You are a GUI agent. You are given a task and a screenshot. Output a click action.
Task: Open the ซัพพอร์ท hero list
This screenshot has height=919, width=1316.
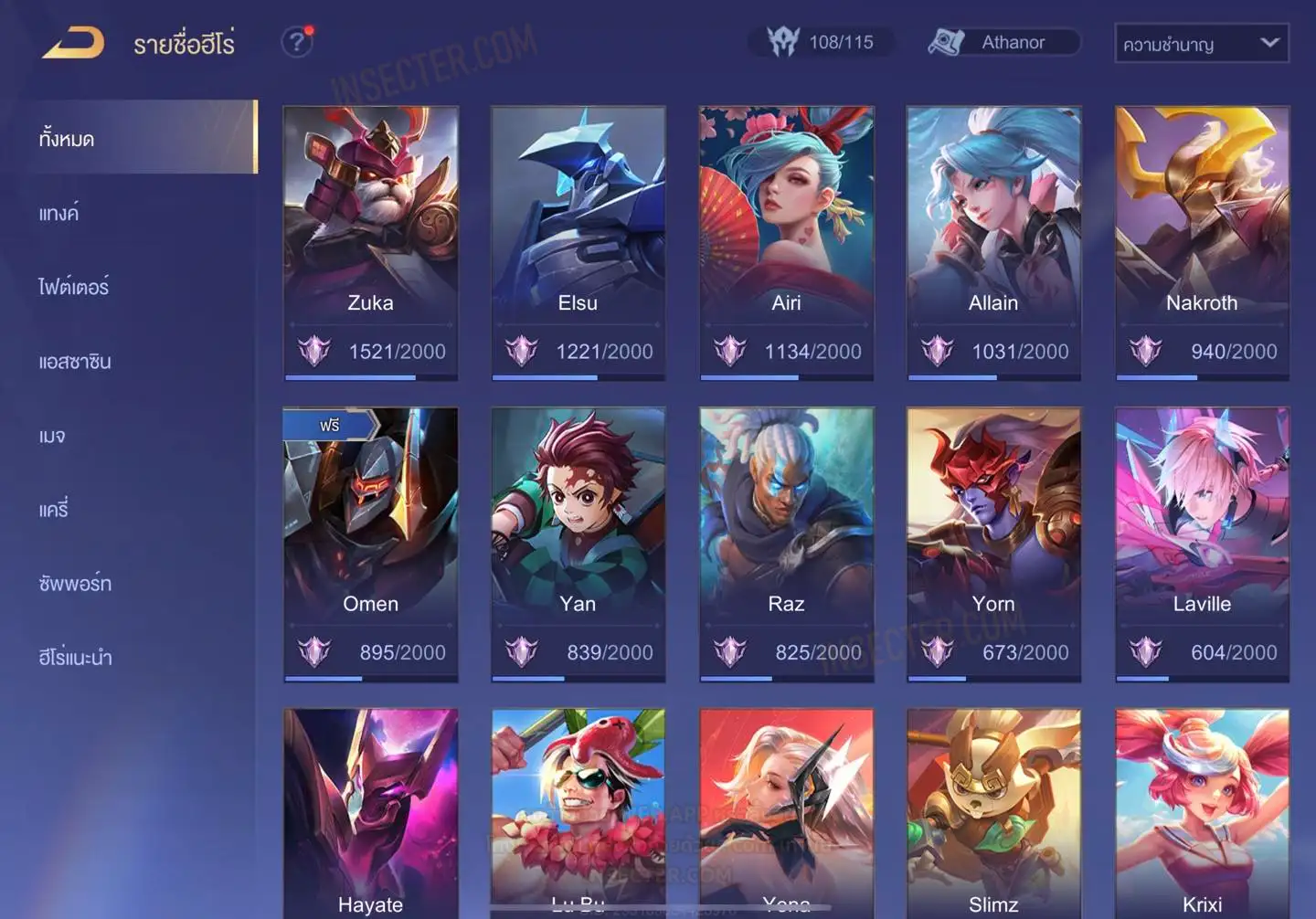(75, 583)
